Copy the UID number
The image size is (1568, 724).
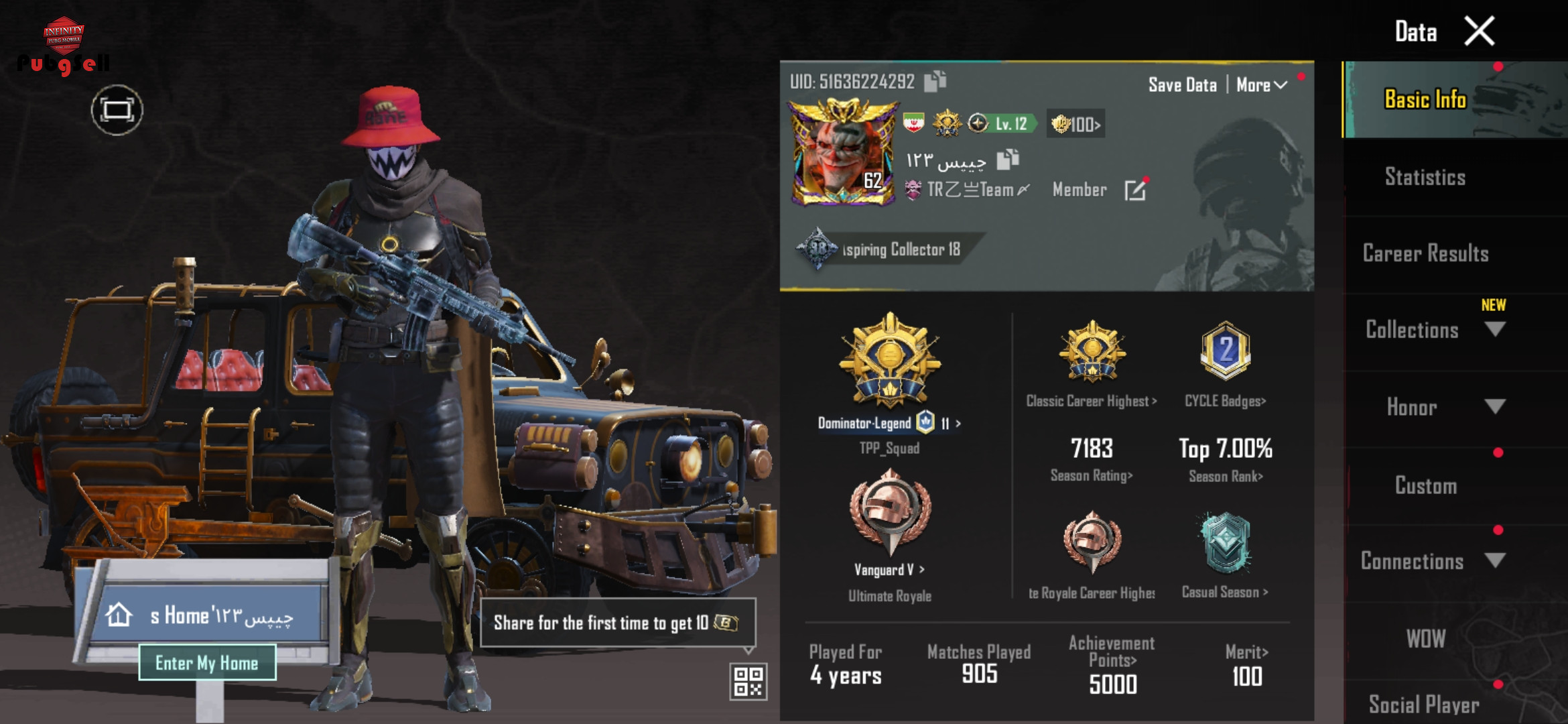(x=935, y=81)
